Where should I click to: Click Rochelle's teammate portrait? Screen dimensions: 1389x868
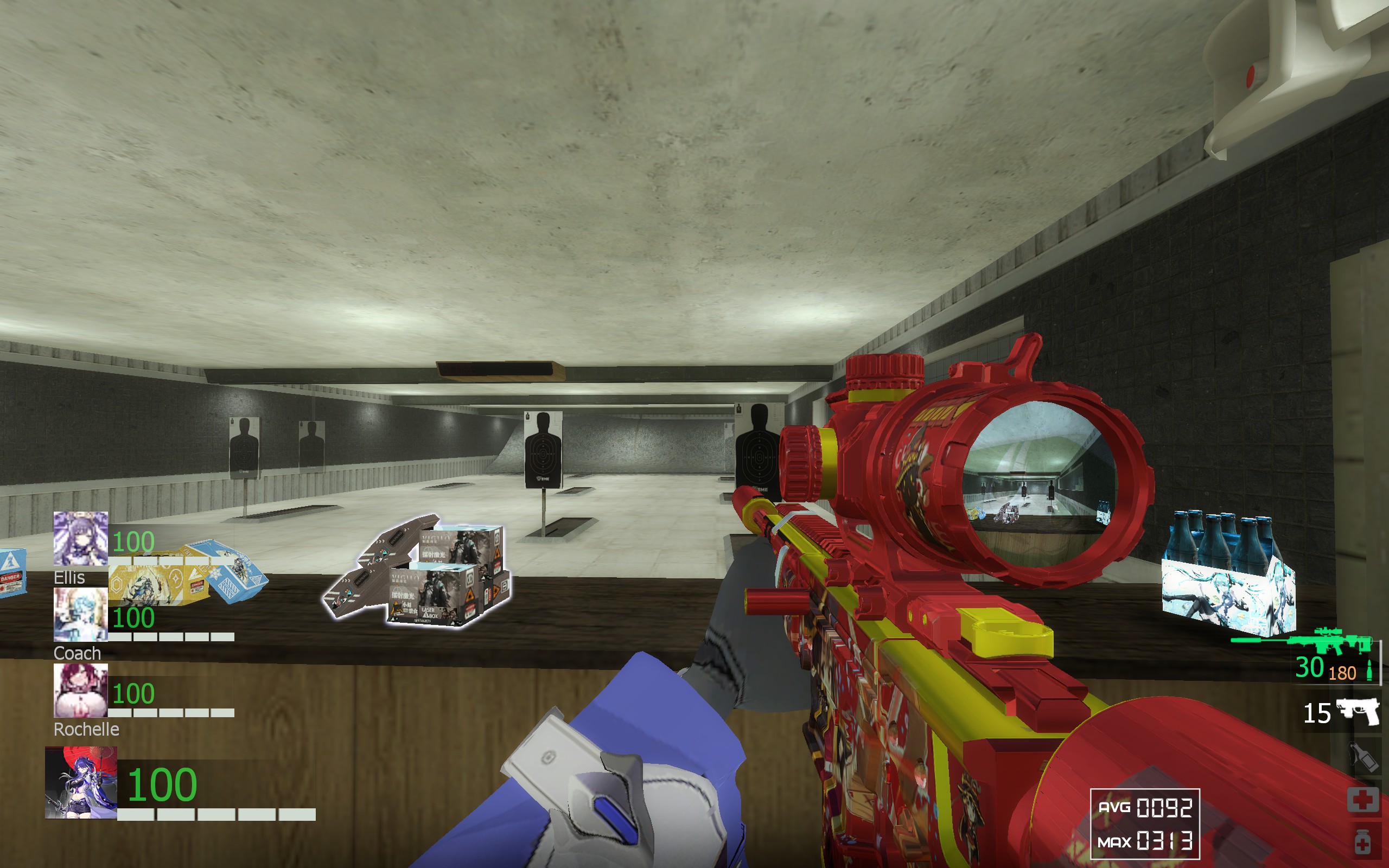point(80,691)
